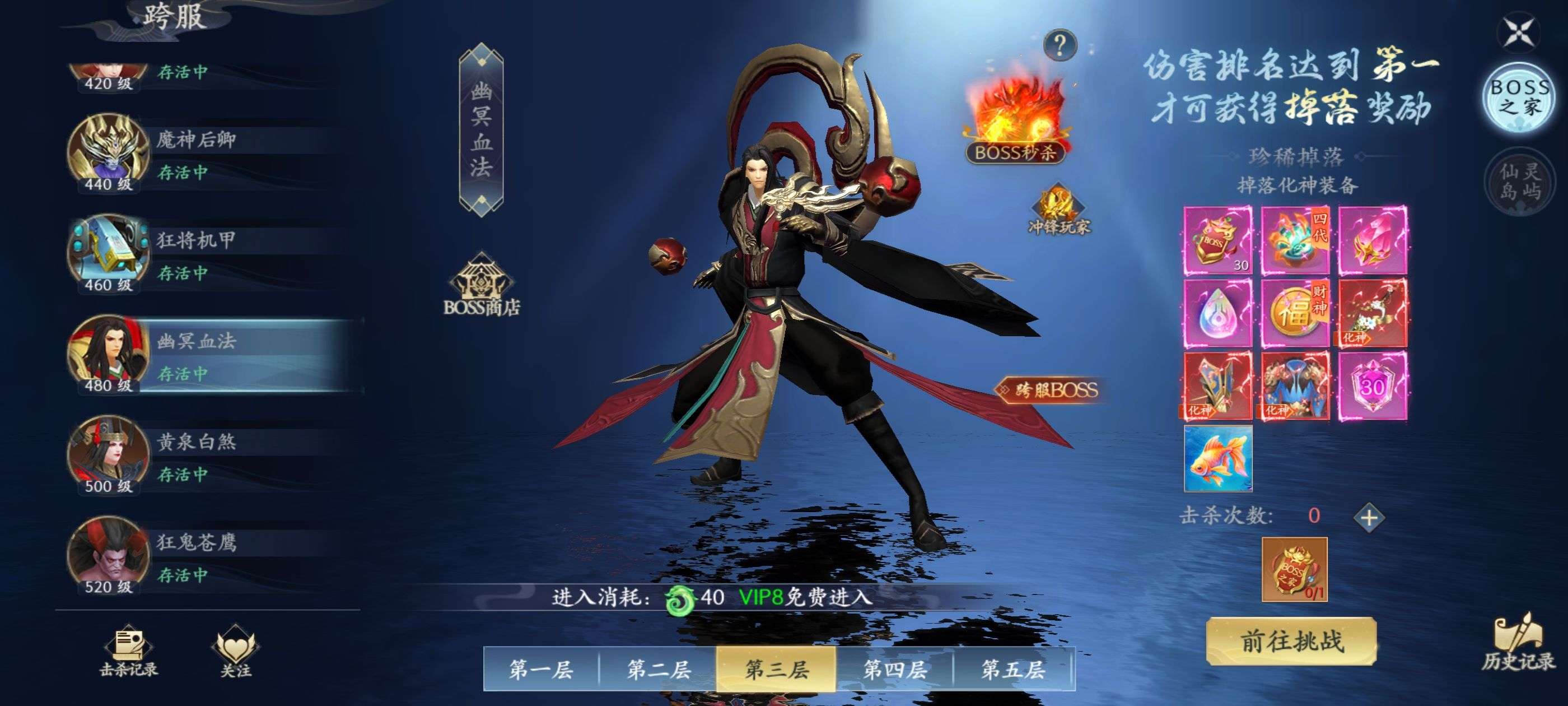Viewport: 1568px width, 706px height.
Task: Close the boss panel with the X
Action: 1519,32
